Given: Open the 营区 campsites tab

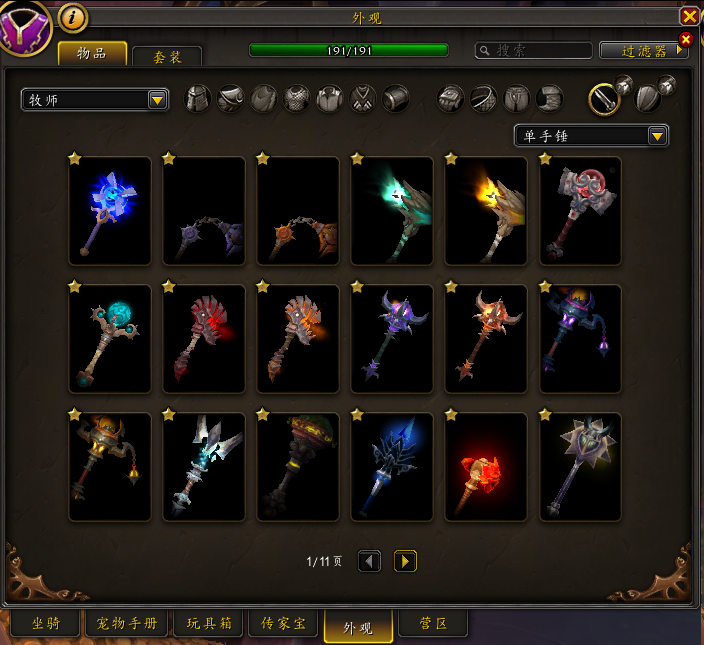Looking at the screenshot, I should coord(433,624).
